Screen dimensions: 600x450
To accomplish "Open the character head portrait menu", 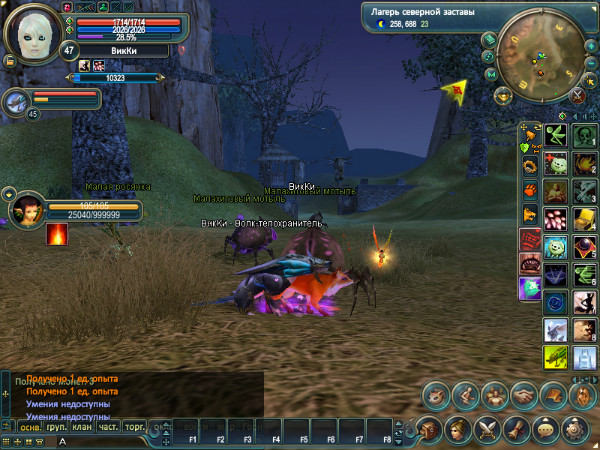I will pos(459,429).
